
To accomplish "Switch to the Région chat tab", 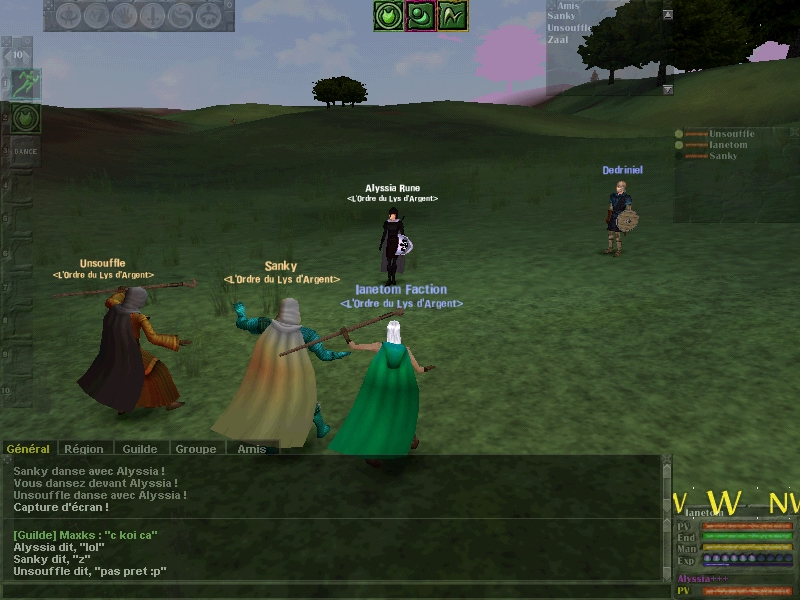I will click(86, 449).
